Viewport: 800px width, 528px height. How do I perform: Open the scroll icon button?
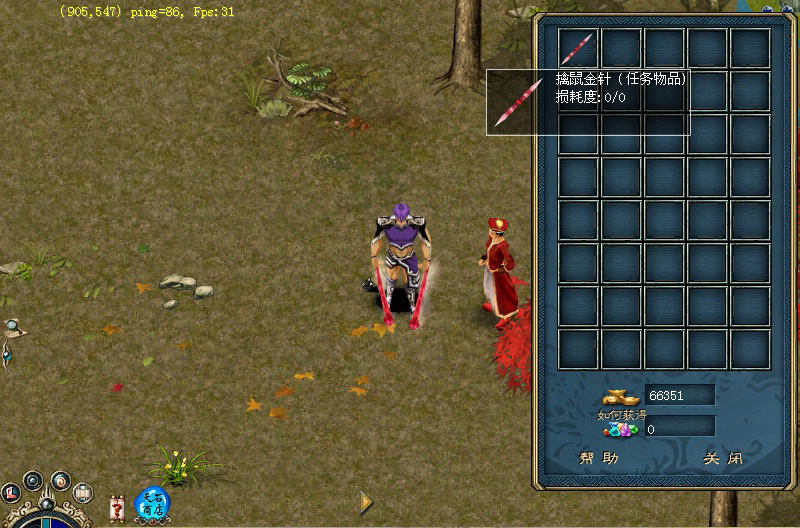tap(84, 492)
